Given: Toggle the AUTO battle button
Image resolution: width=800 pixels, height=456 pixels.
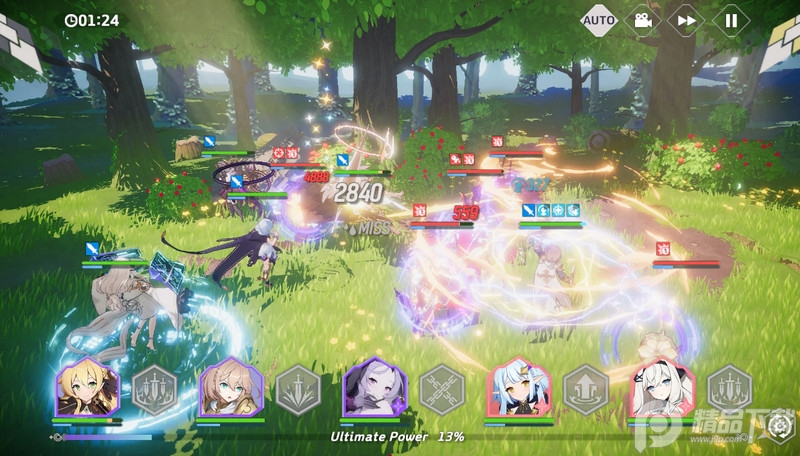Looking at the screenshot, I should (599, 20).
